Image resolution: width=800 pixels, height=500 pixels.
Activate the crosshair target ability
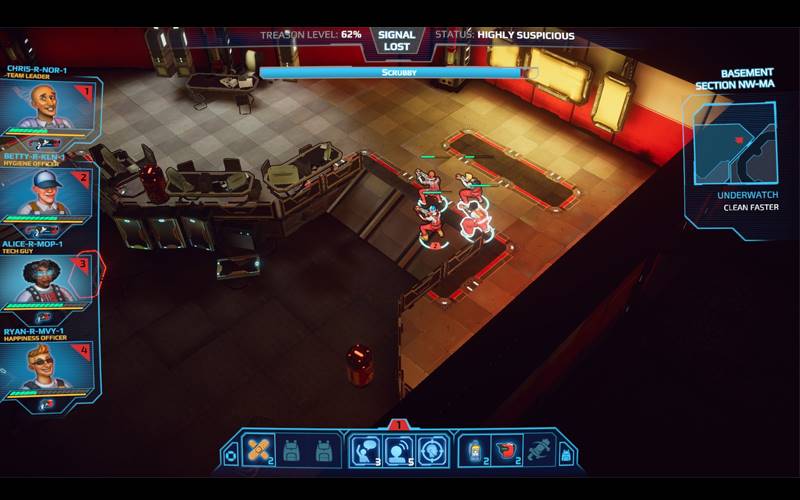(x=432, y=451)
